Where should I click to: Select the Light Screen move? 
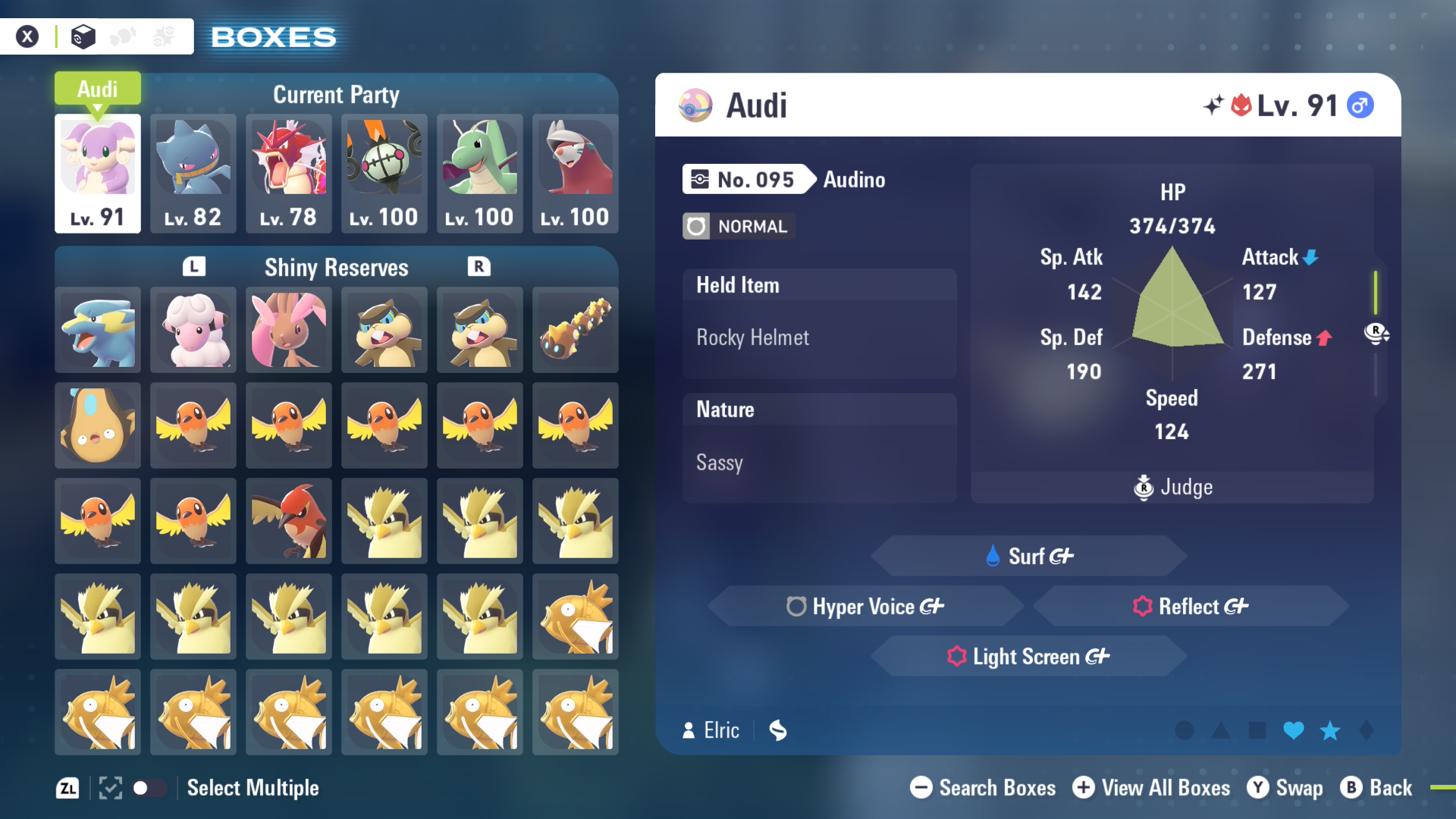(x=1029, y=656)
